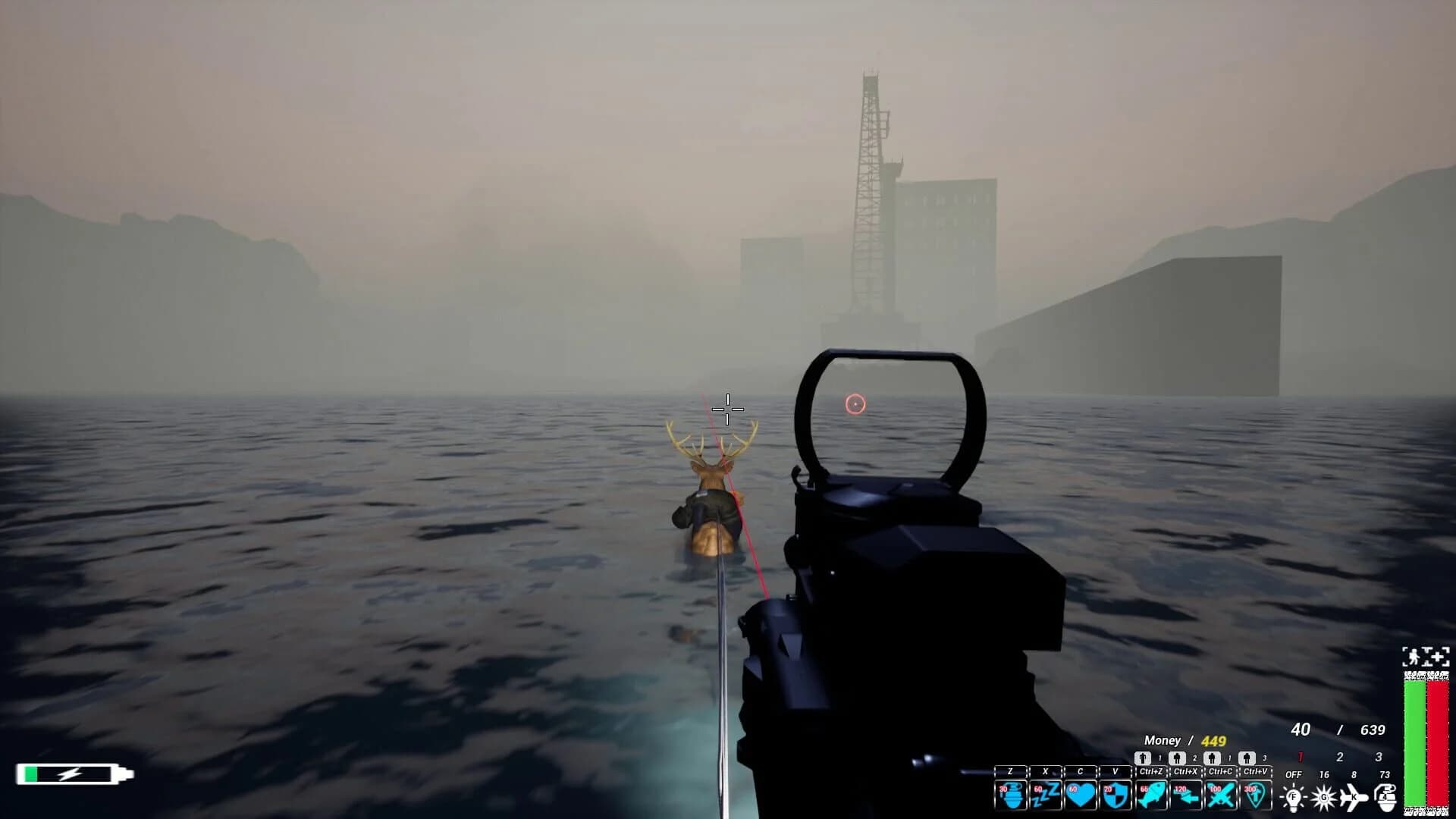Select the fish item bound to Ctrl+Z
Viewport: 1456px width, 819px height.
[1153, 796]
